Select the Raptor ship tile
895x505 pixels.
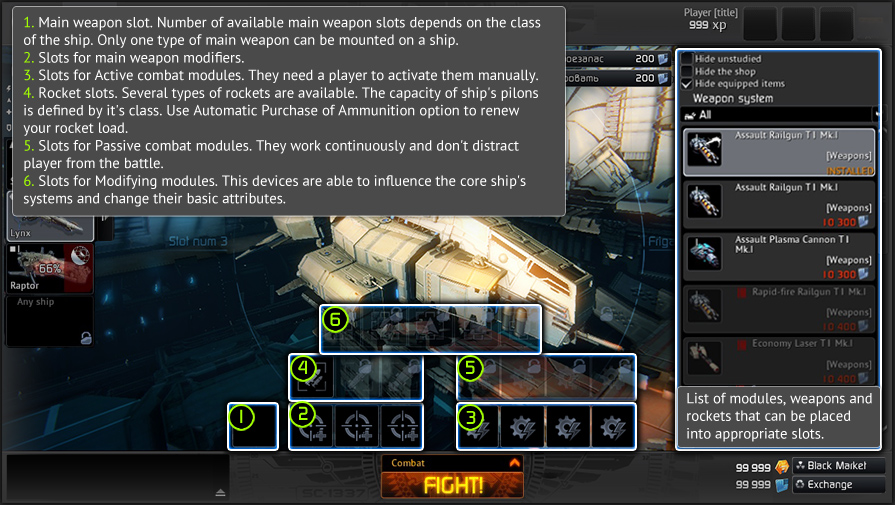49,269
